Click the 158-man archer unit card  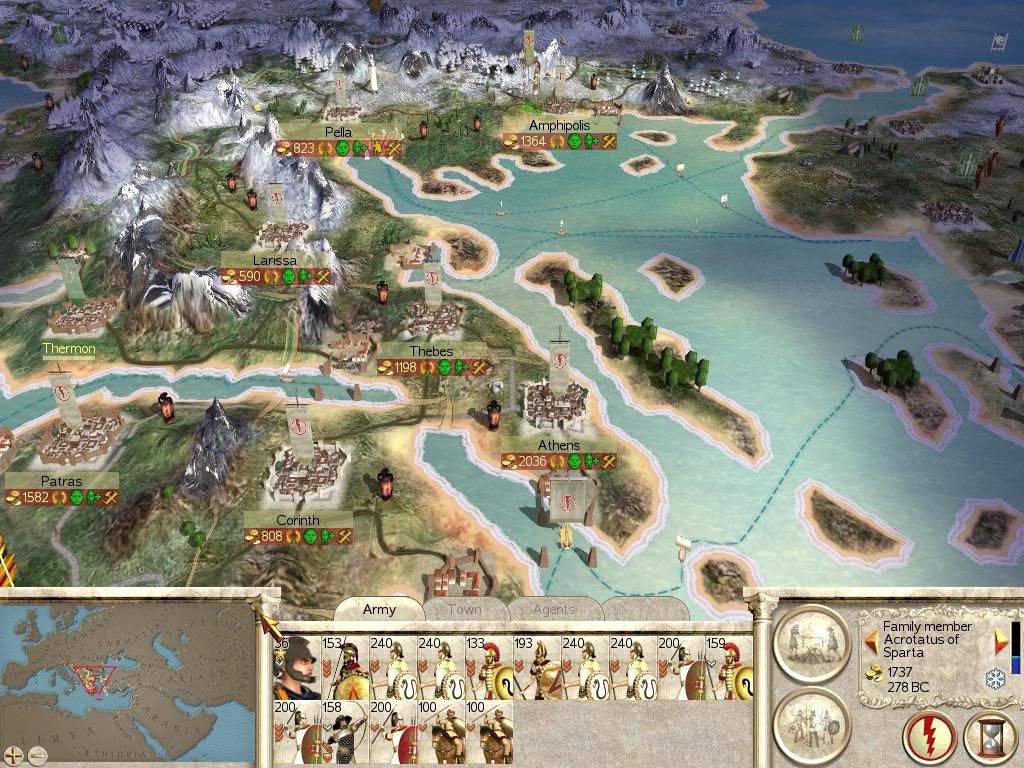[x=344, y=731]
